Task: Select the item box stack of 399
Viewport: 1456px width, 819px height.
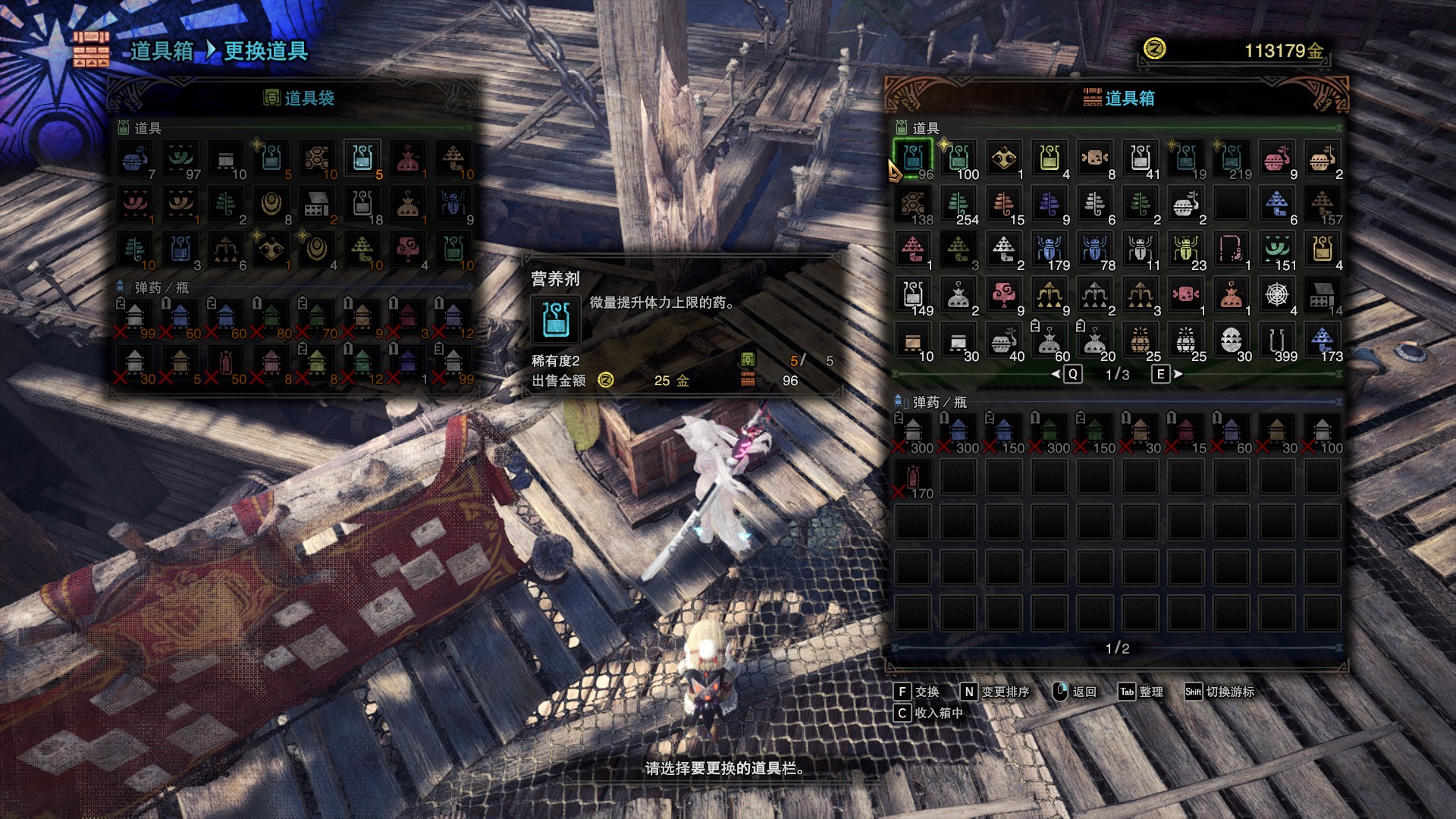Action: pos(1277,341)
